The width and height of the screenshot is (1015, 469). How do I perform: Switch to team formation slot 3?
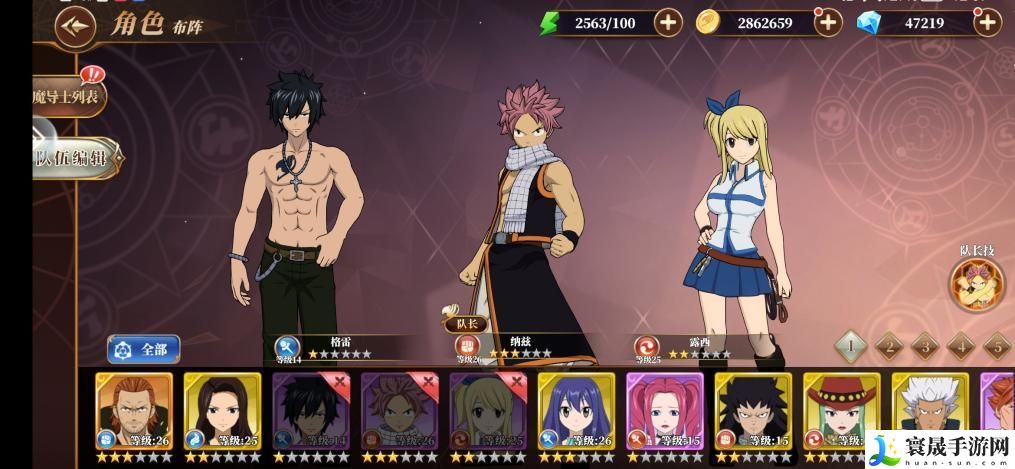click(924, 346)
